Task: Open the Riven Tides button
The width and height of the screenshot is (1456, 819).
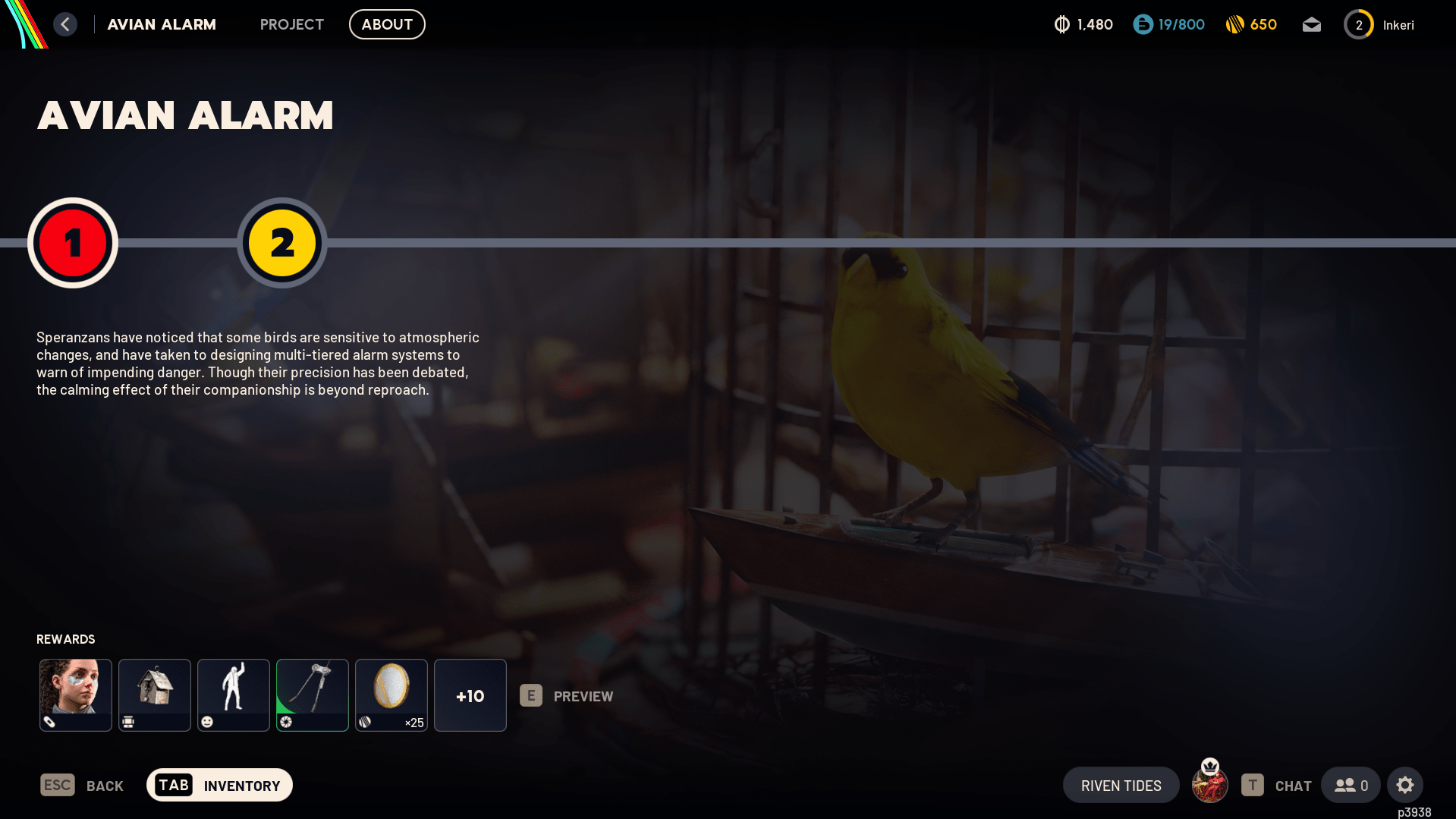Action: coord(1121,785)
